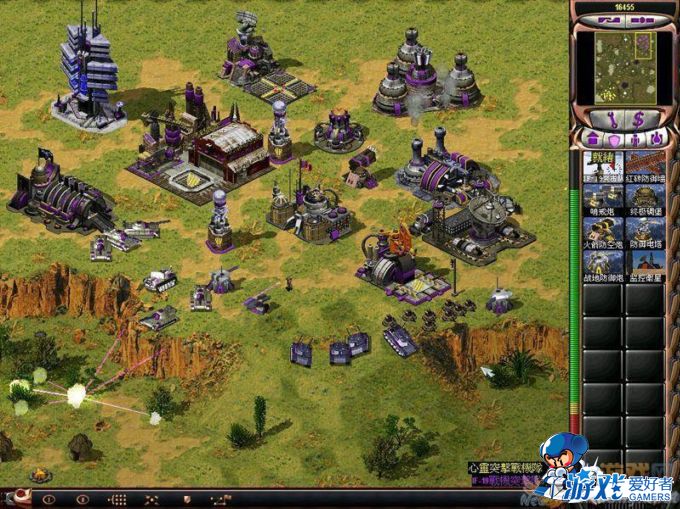Switch to the defenses tab with shield icon
Image resolution: width=680 pixels, height=509 pixels.
coord(613,138)
